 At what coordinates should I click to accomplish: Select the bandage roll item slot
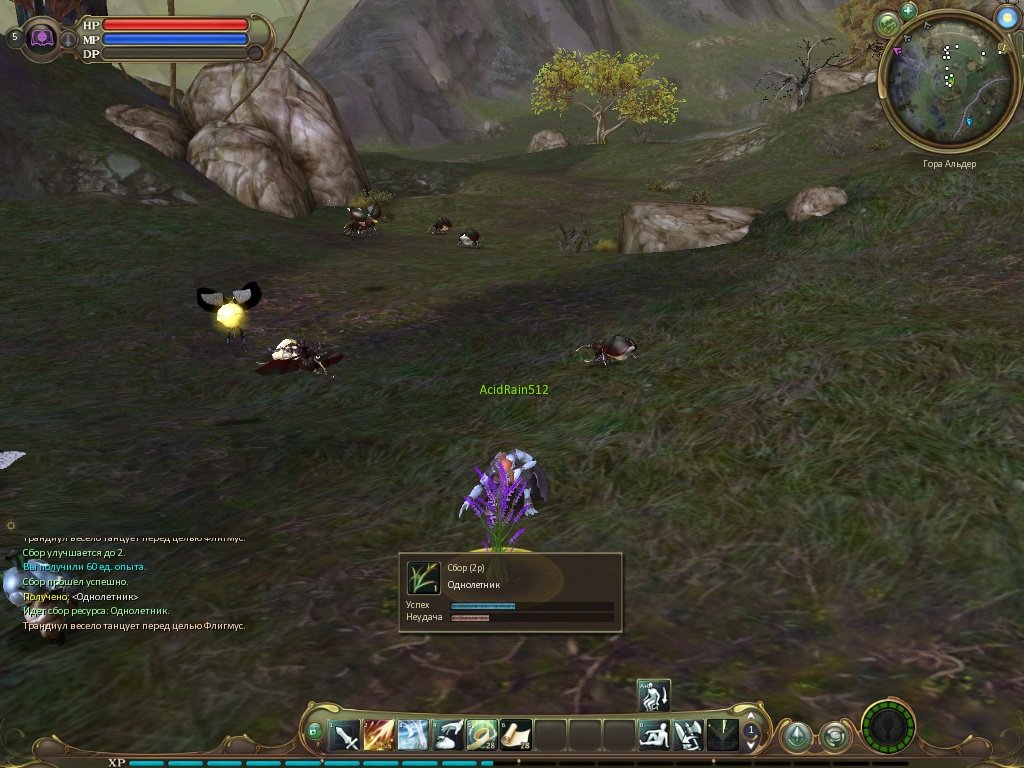pos(482,736)
